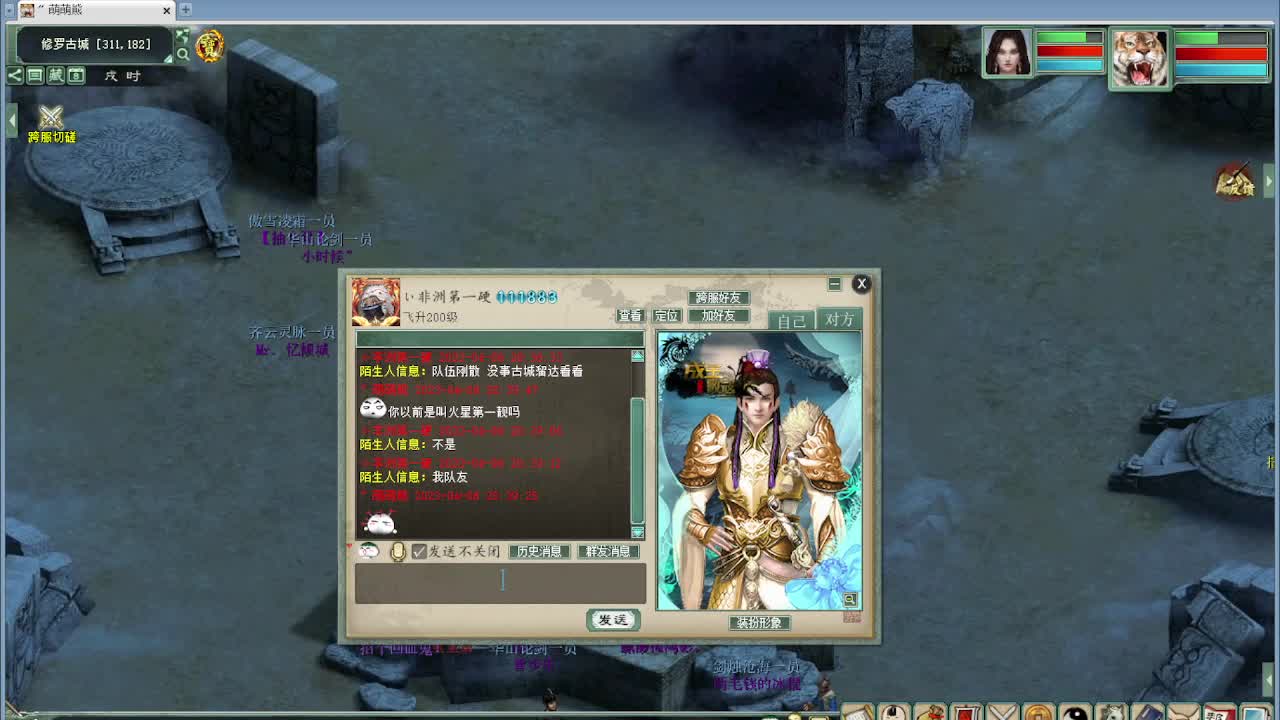Click the 加好友 add friend button
The width and height of the screenshot is (1280, 720).
[718, 316]
